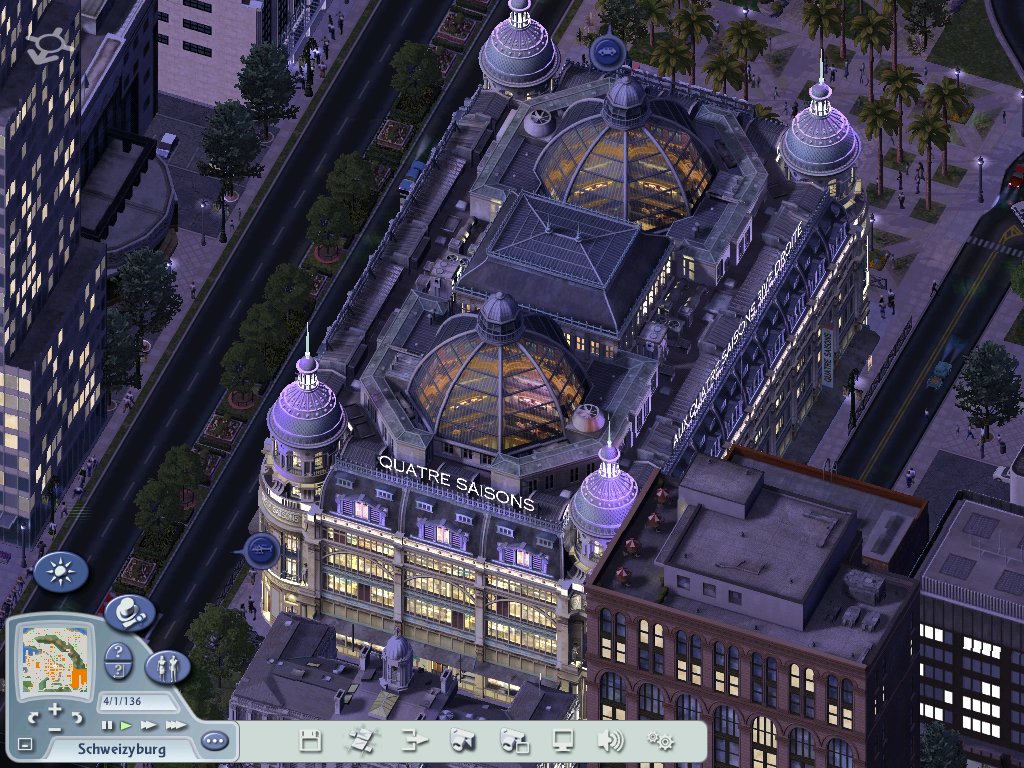Set simulation to triple-arrow fastest speed
This screenshot has height=768, width=1024.
[175, 724]
